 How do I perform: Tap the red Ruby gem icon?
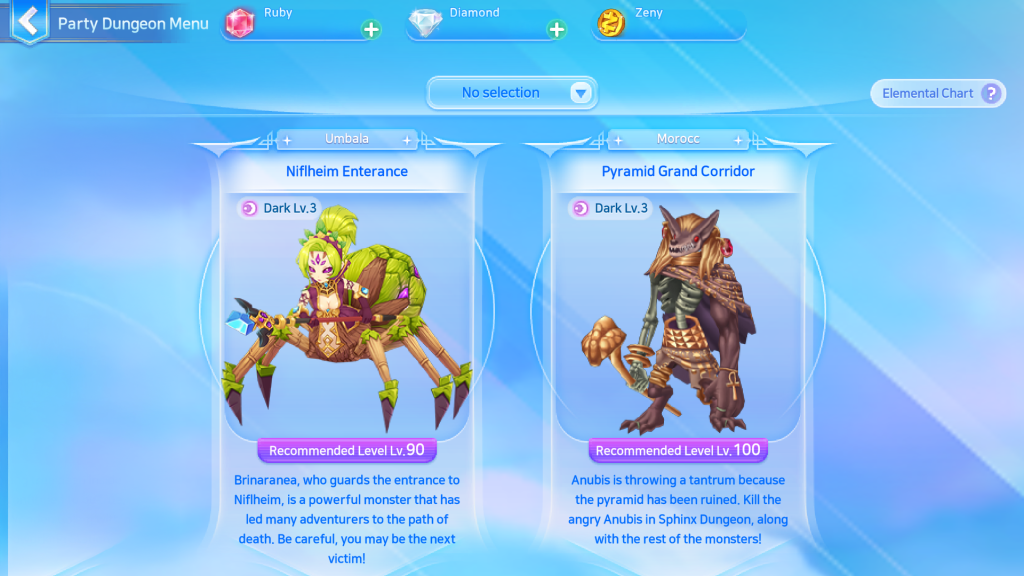240,23
